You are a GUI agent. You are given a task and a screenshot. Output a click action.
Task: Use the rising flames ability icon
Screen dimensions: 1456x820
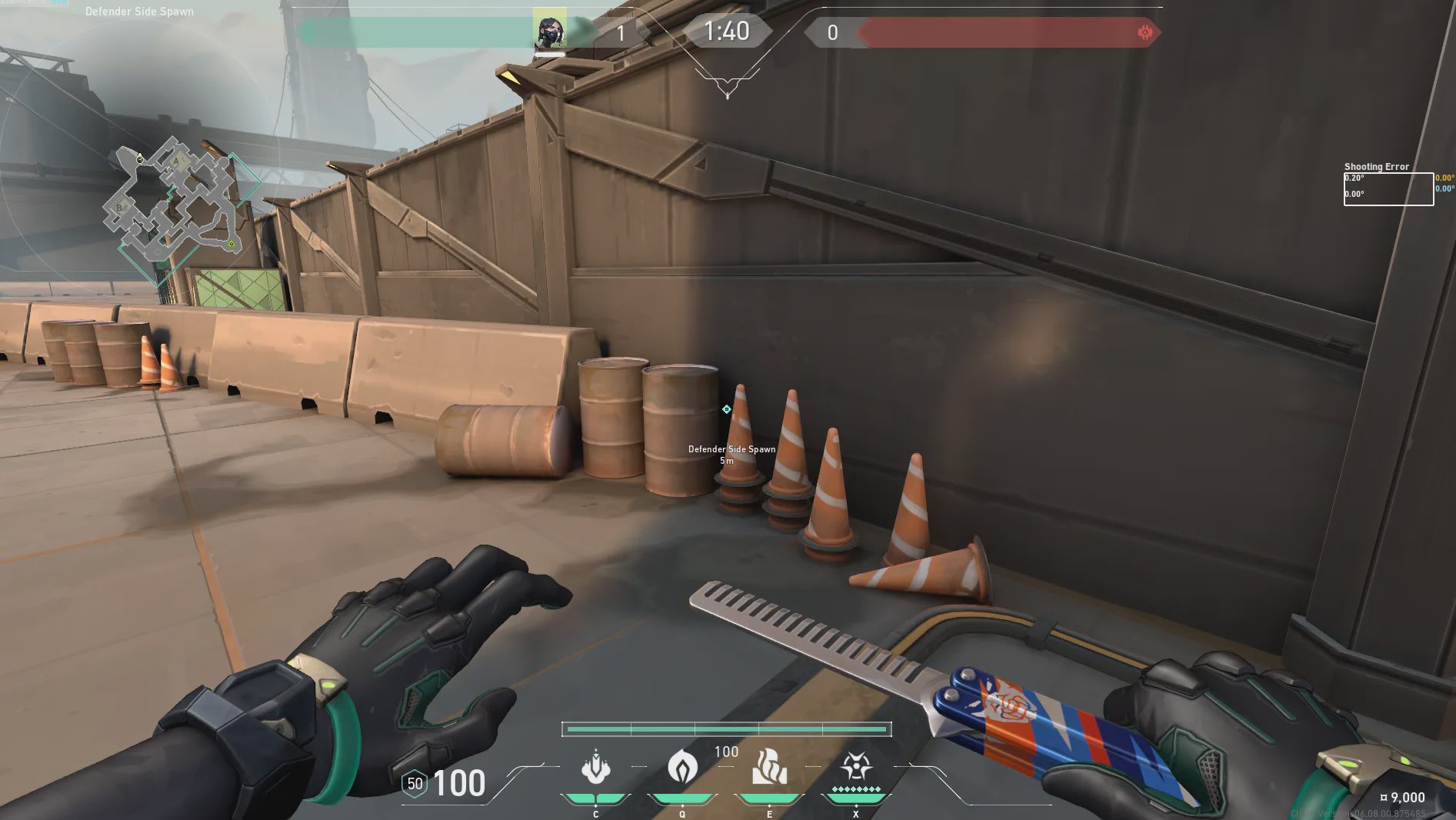coord(769,767)
